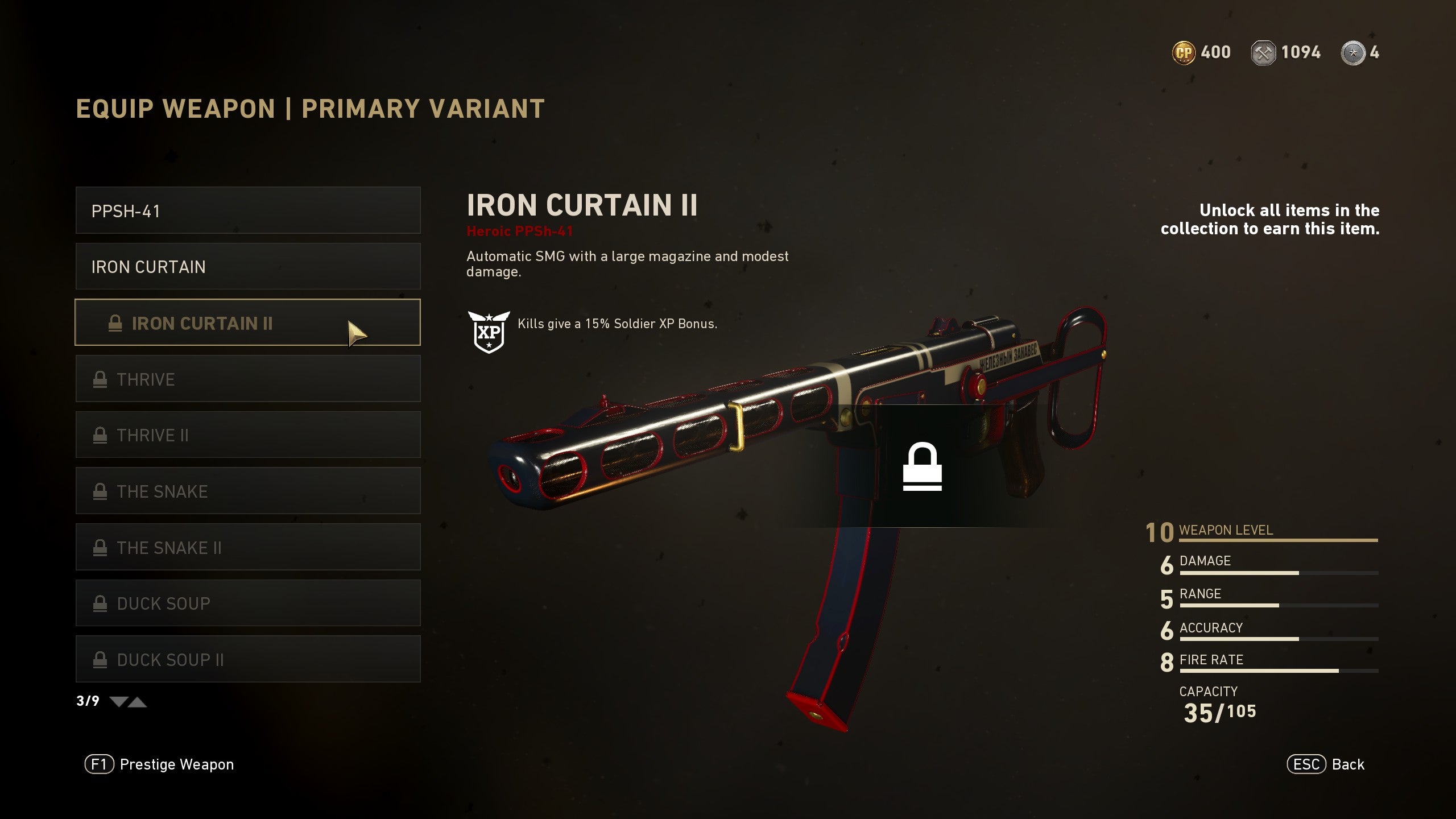Select the Thrive variant entry
The height and width of the screenshot is (819, 1456).
click(247, 379)
